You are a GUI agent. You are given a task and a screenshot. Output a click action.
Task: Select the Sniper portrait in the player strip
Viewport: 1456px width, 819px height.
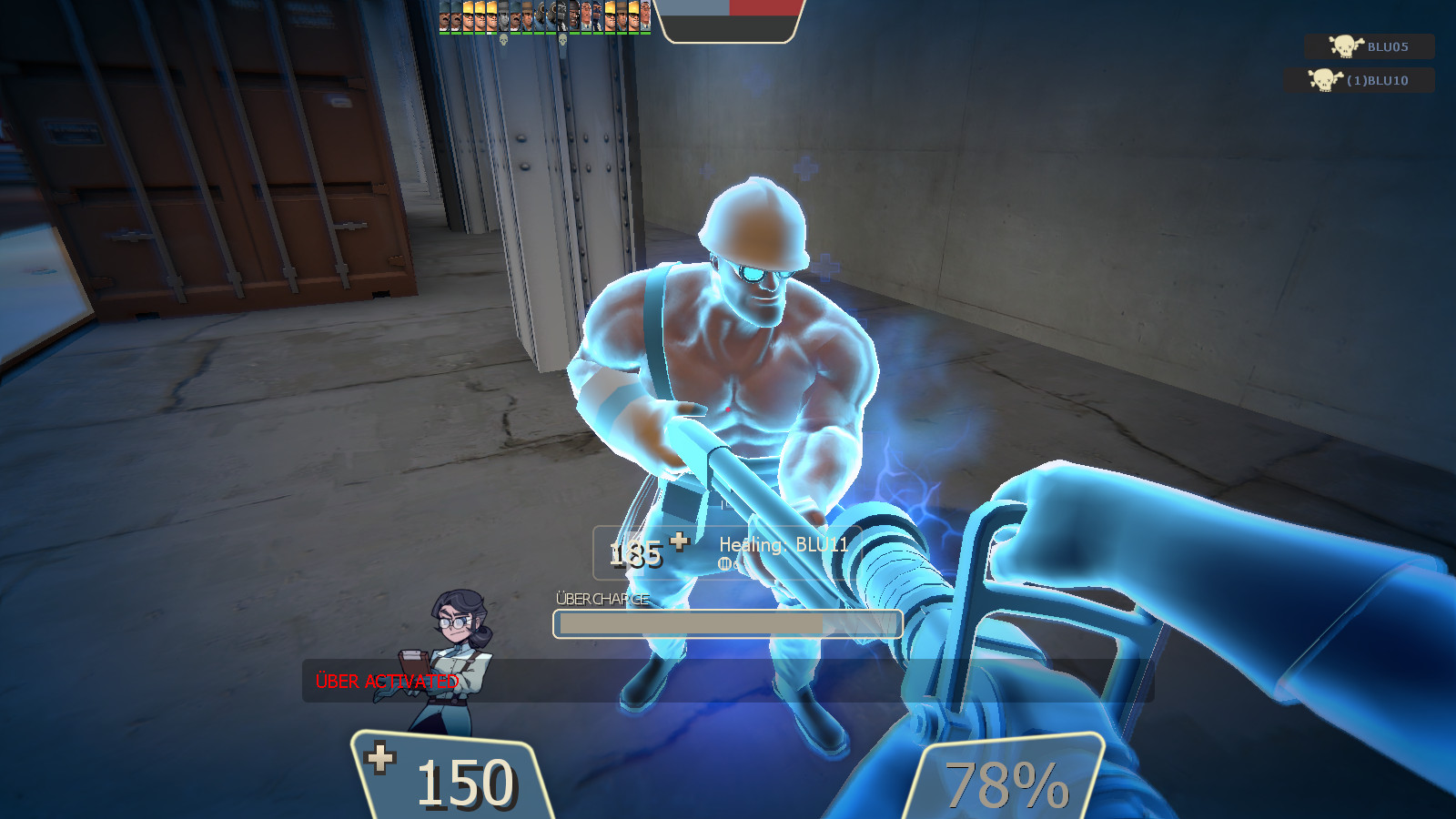527,16
